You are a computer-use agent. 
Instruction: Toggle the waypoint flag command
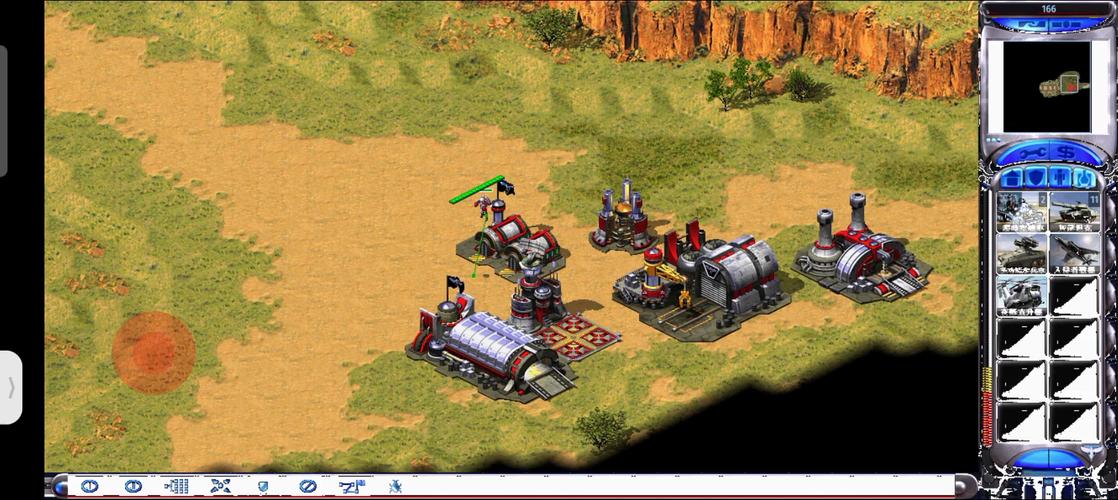pos(351,486)
